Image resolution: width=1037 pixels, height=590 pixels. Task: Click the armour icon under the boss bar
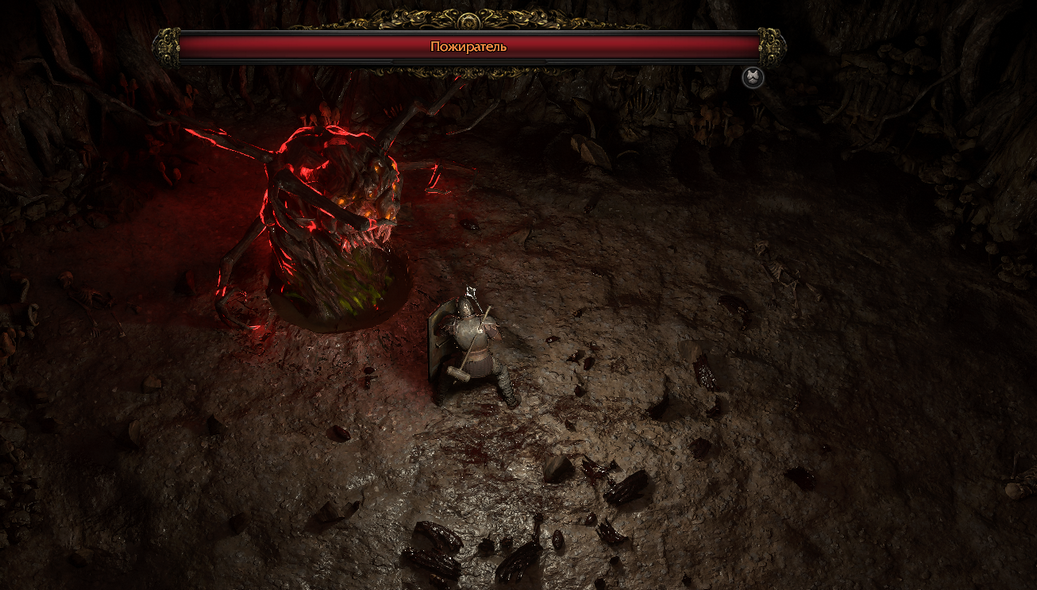click(753, 77)
